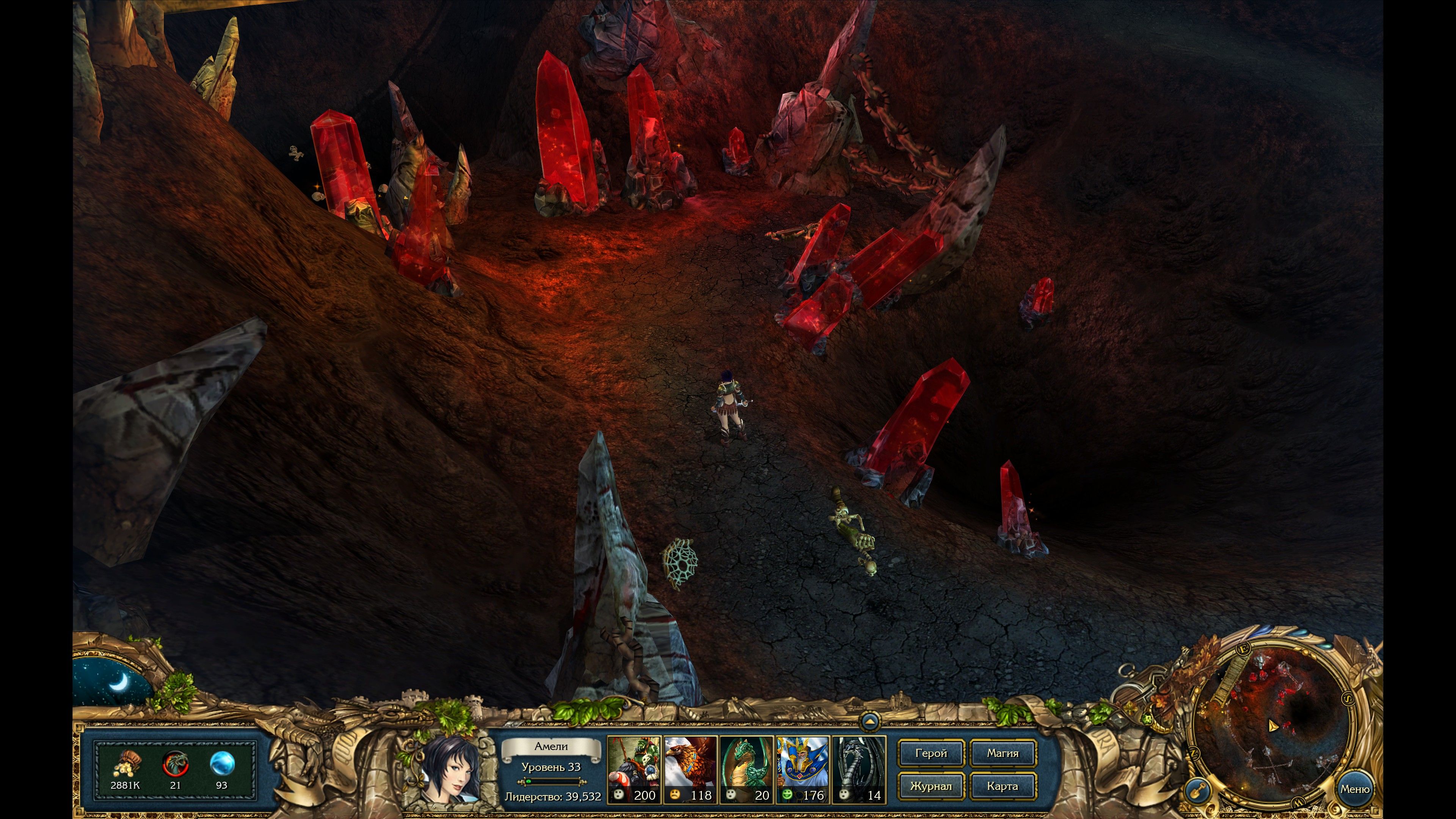Choose the green dragon troop with 20

[746, 769]
